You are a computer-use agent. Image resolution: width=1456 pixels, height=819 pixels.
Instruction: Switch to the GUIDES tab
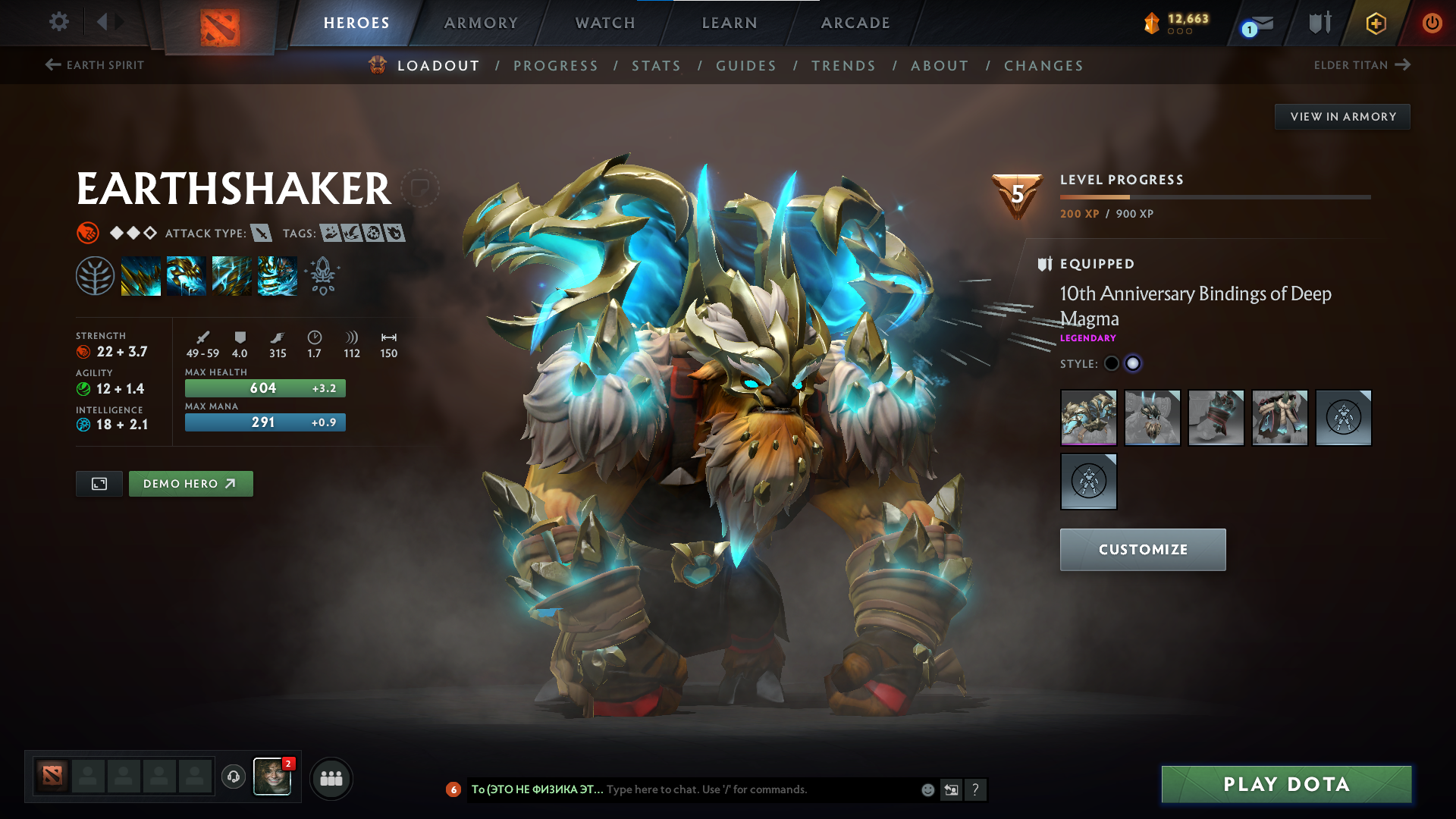pyautogui.click(x=745, y=66)
